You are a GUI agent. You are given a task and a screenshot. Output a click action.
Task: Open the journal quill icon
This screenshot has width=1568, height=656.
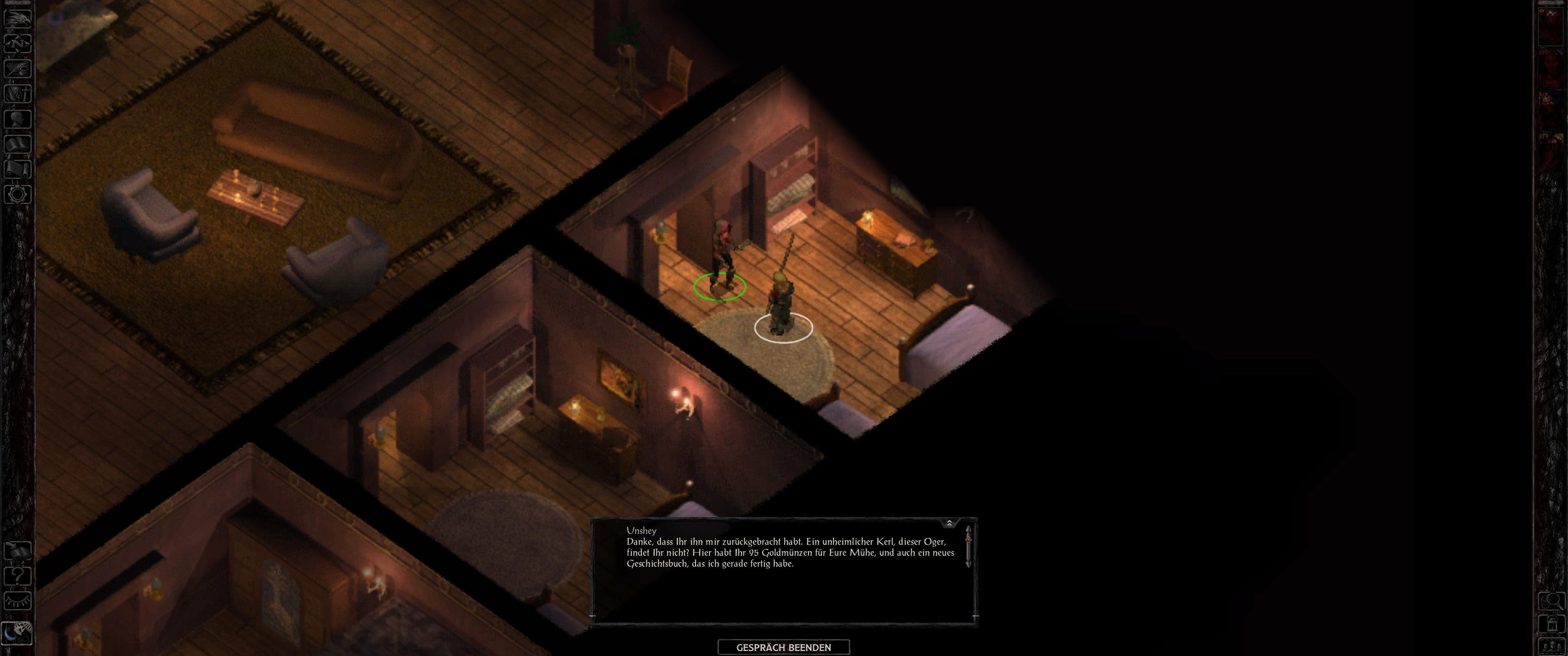[18, 68]
